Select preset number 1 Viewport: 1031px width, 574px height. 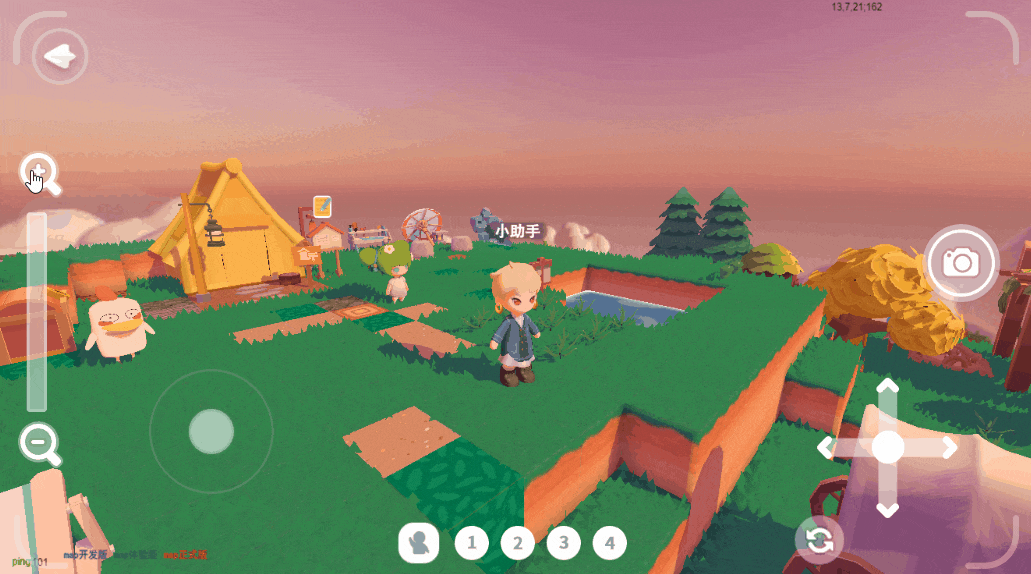pos(472,543)
